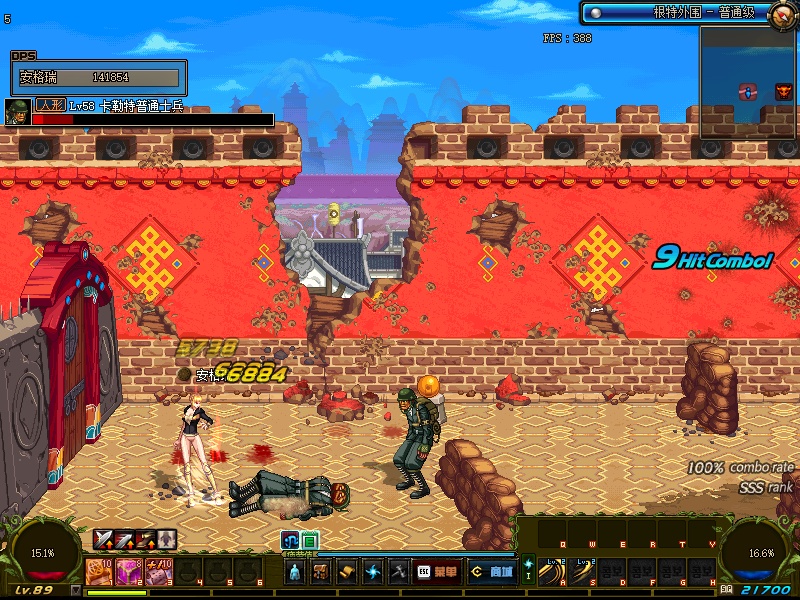Screen dimensions: 800x600
Task: Click the compass icon beside the dungeon name
Action: 783,13
